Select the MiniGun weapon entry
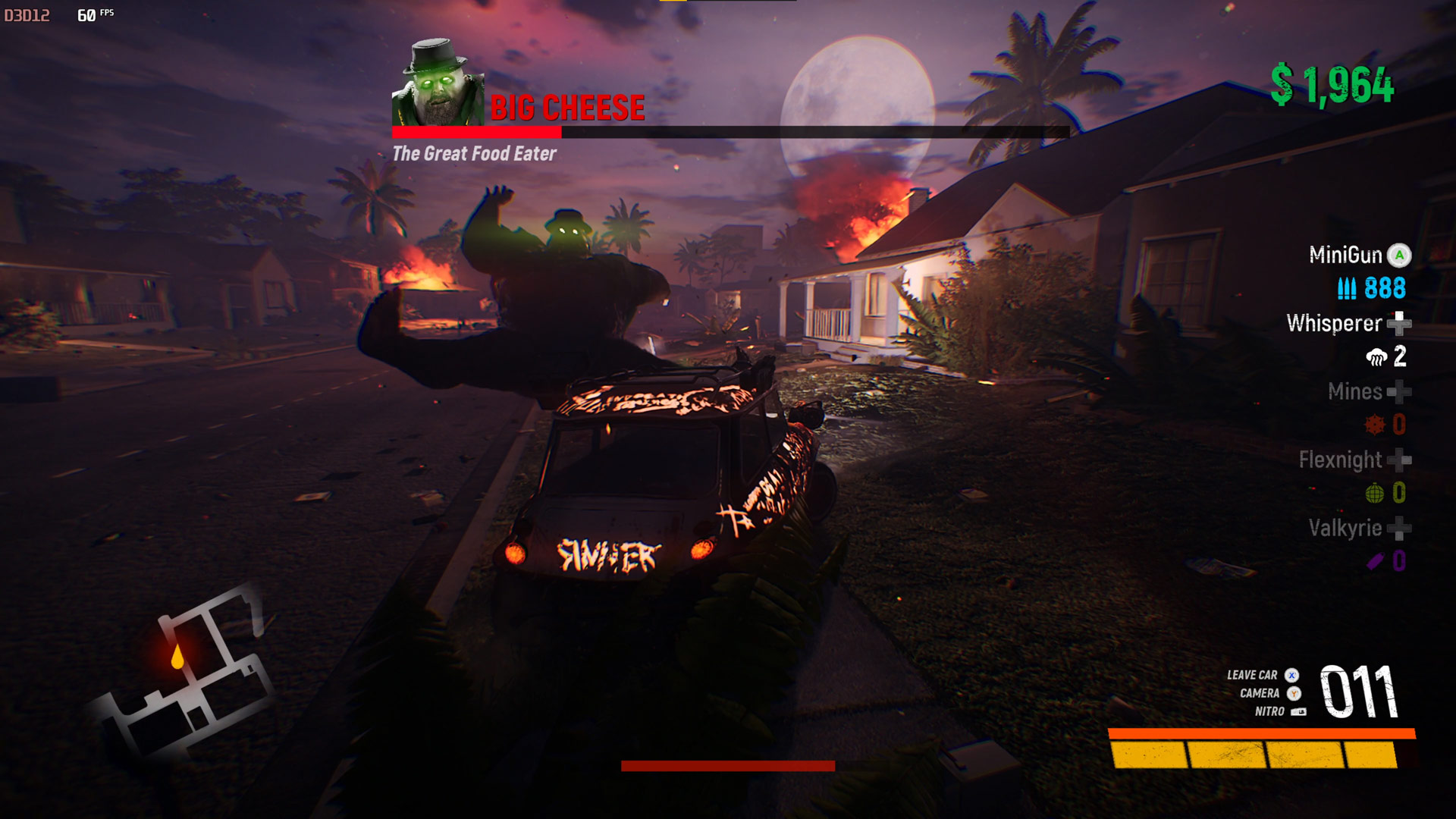Image resolution: width=1456 pixels, height=819 pixels. (1346, 255)
